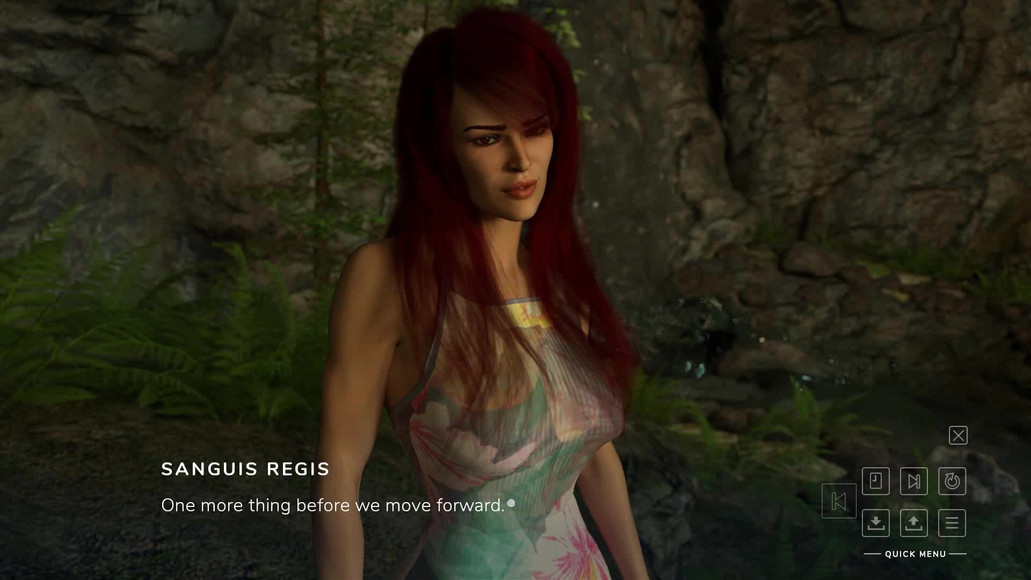Click the save icon with downward arrow
Image resolution: width=1031 pixels, height=580 pixels.
pos(875,522)
